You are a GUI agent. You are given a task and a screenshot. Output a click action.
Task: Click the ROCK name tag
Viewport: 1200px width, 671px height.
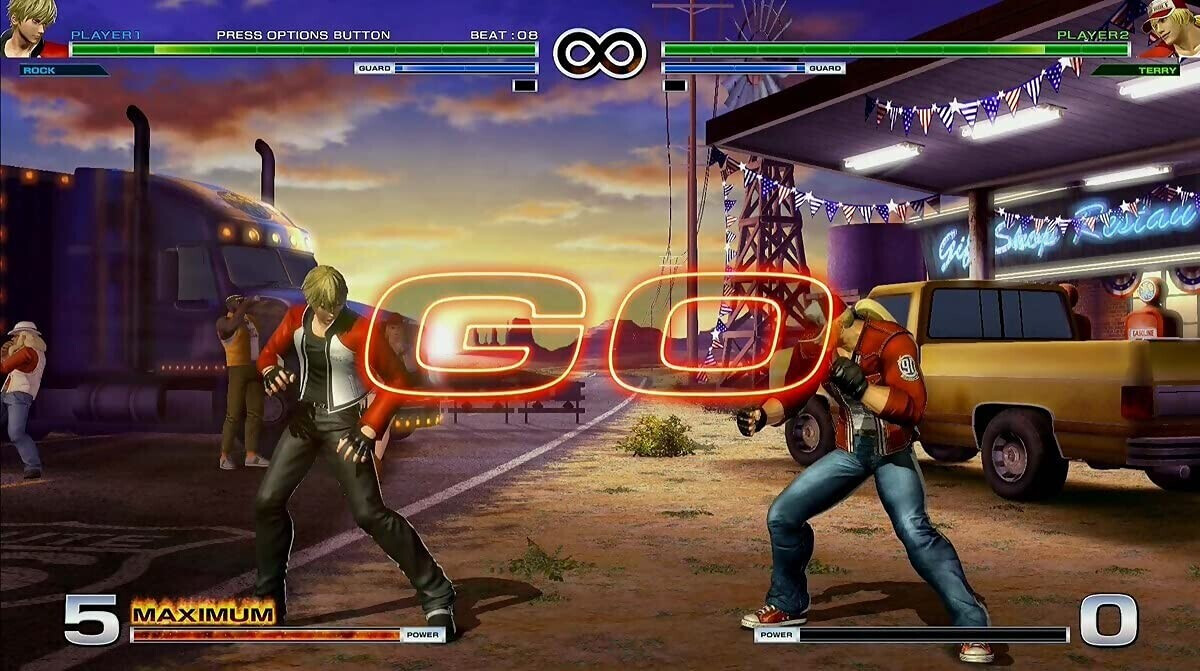tap(62, 70)
